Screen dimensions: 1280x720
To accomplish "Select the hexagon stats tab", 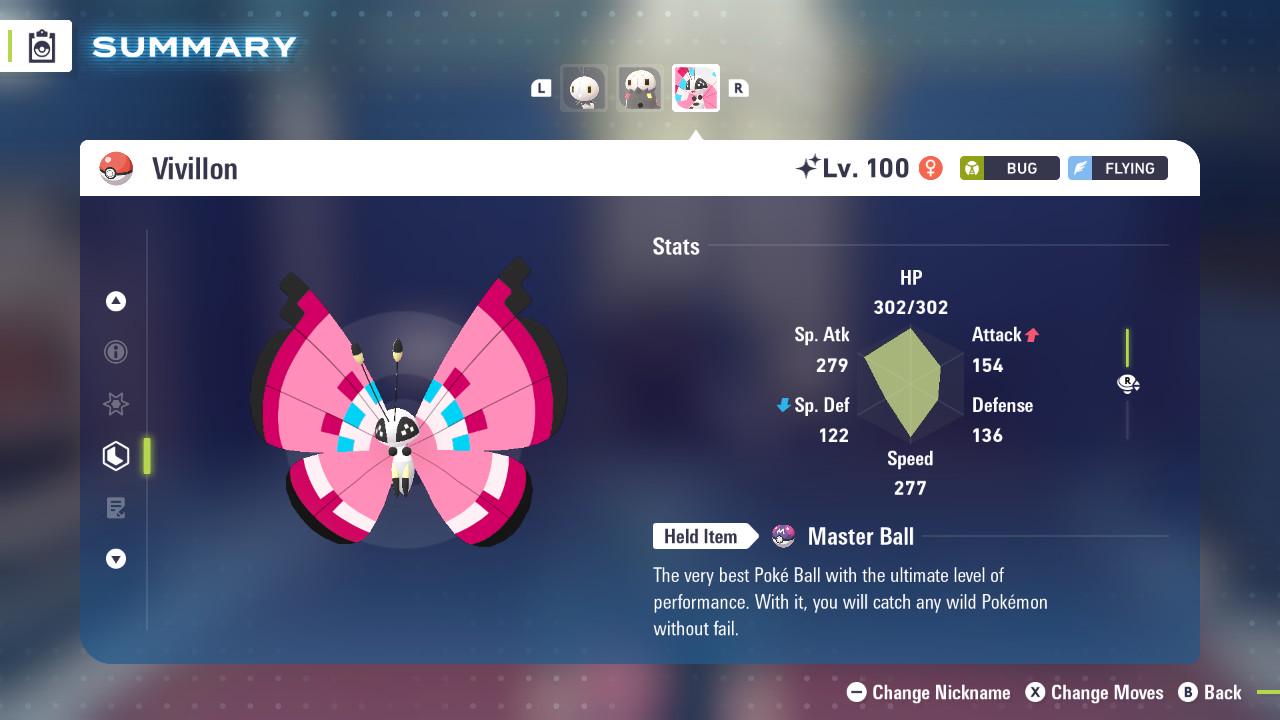I will (x=116, y=456).
